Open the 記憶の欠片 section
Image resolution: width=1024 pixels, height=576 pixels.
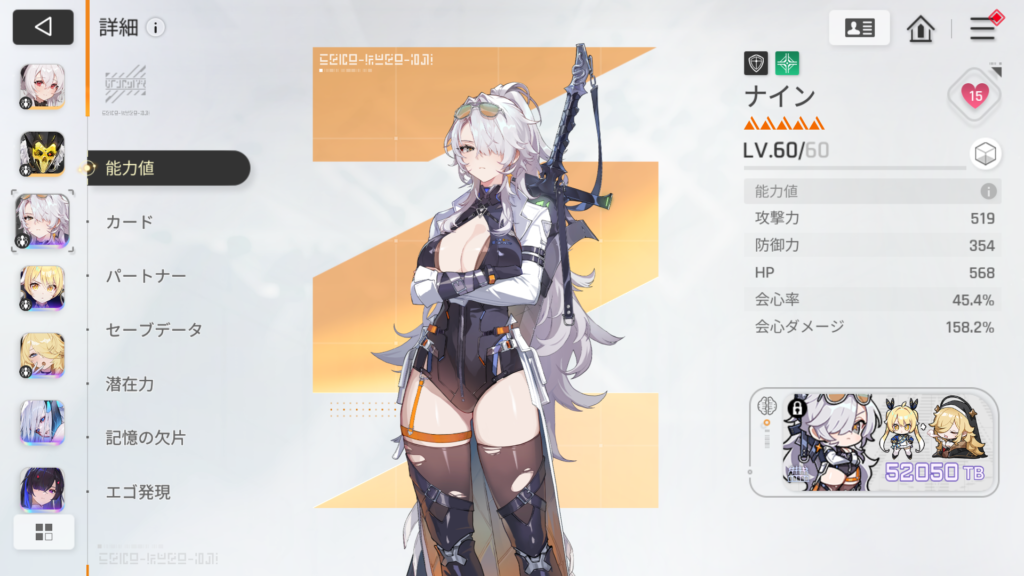point(146,438)
